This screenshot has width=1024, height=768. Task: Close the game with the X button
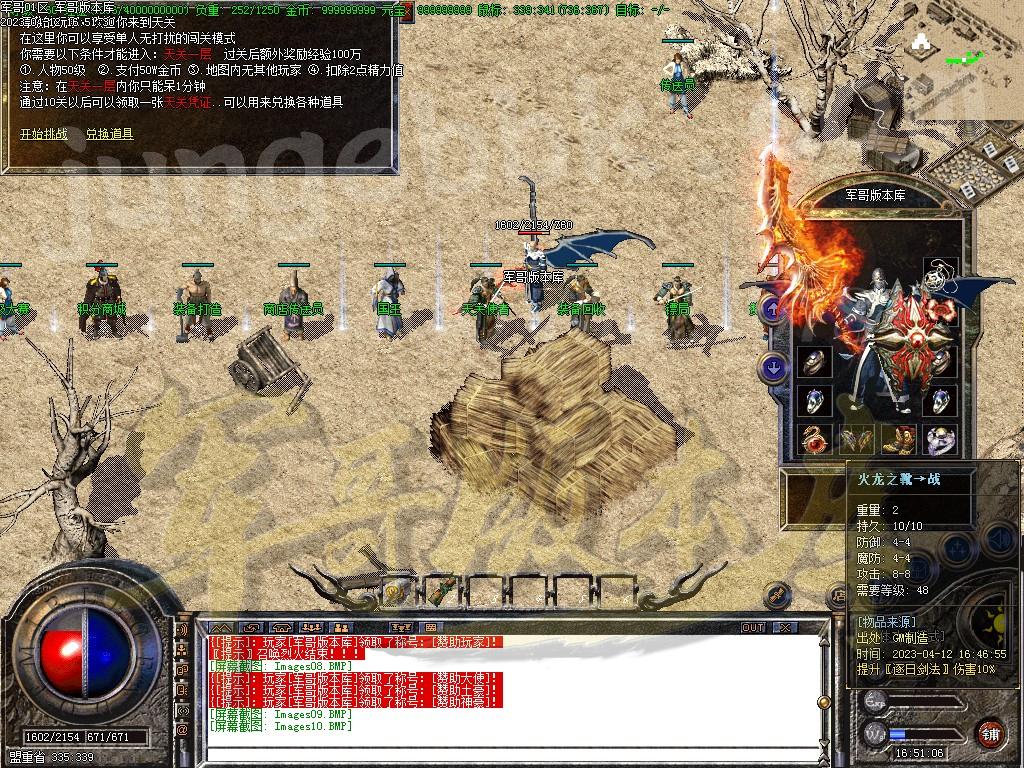click(786, 627)
